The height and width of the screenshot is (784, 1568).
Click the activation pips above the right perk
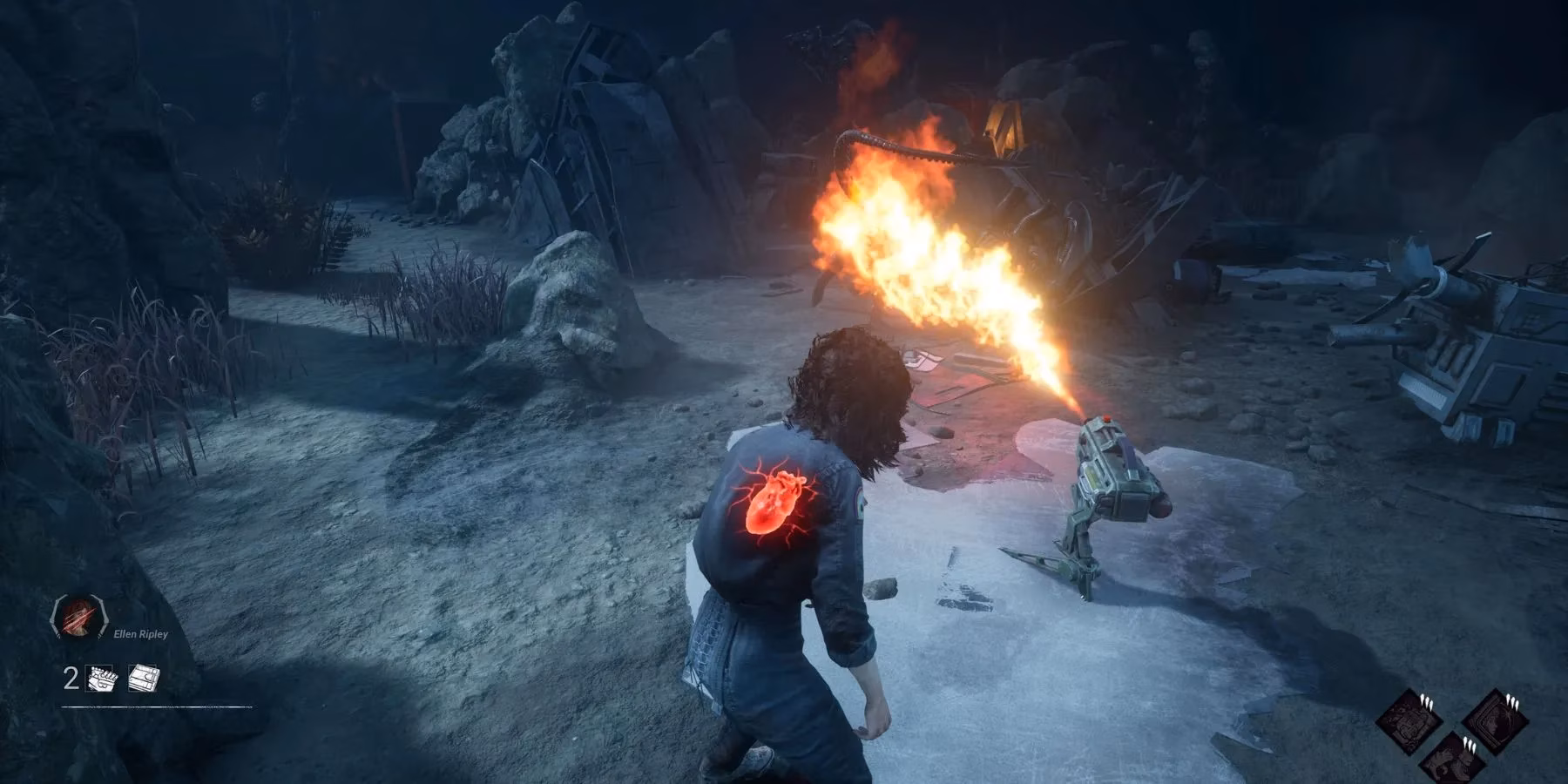[x=1511, y=701]
